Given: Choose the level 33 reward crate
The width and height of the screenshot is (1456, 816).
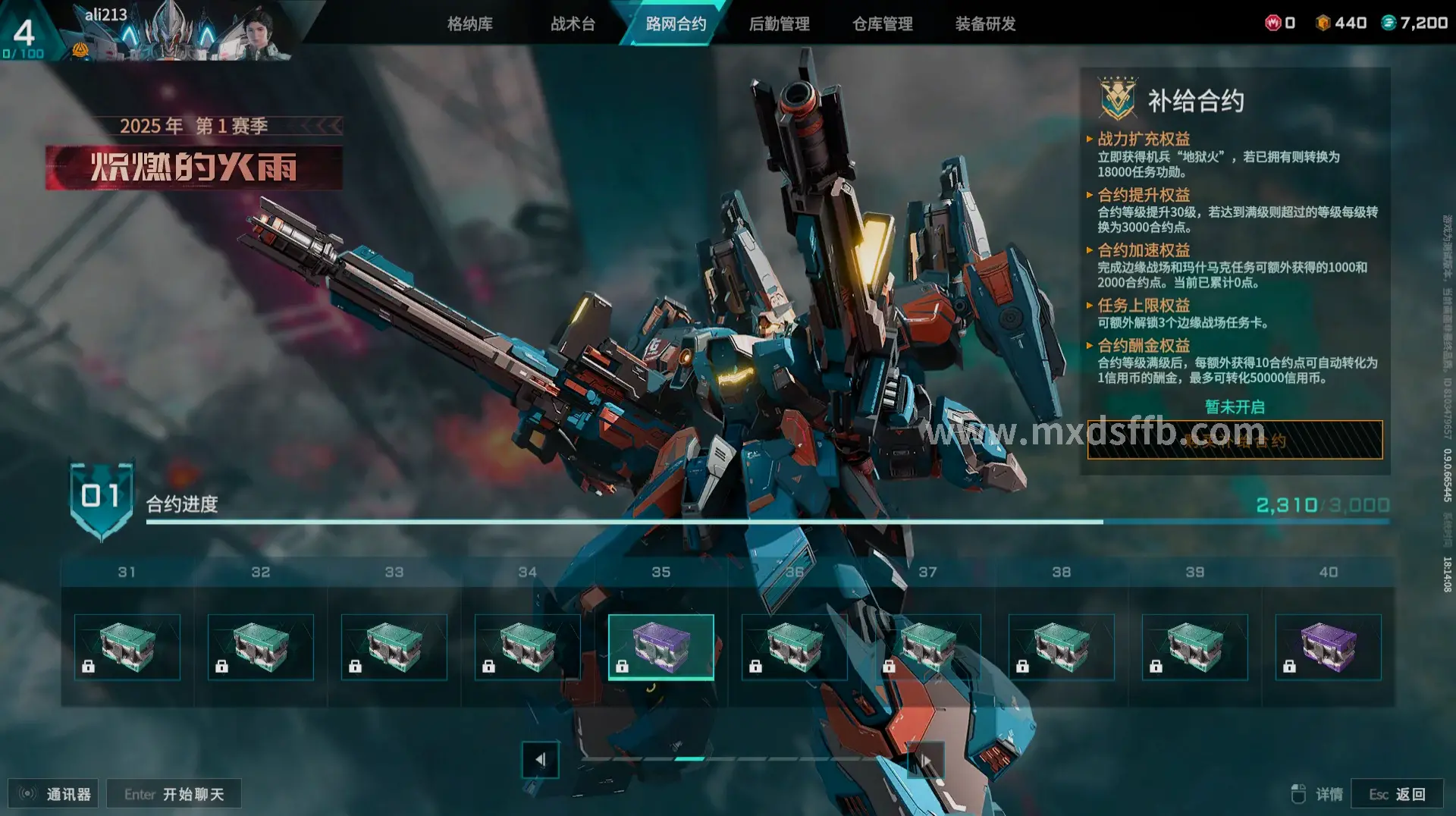Looking at the screenshot, I should pos(394,647).
